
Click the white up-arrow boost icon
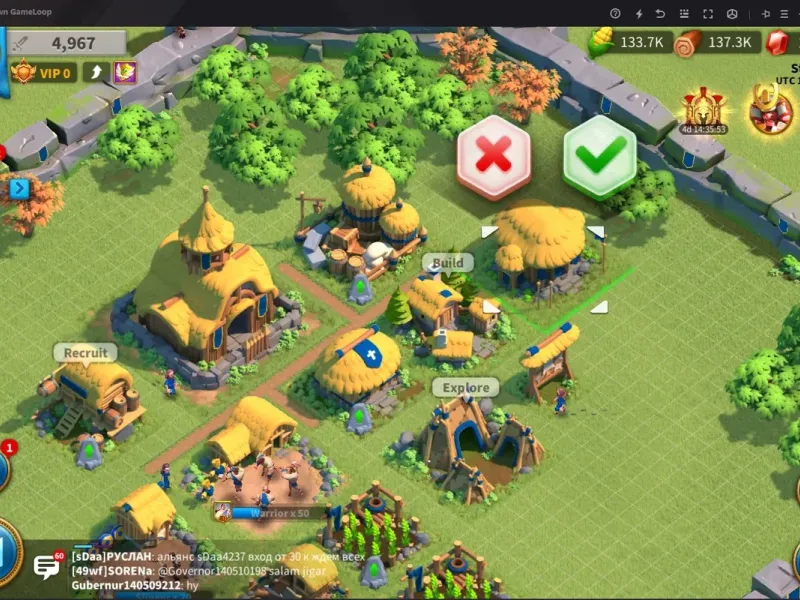click(x=96, y=72)
